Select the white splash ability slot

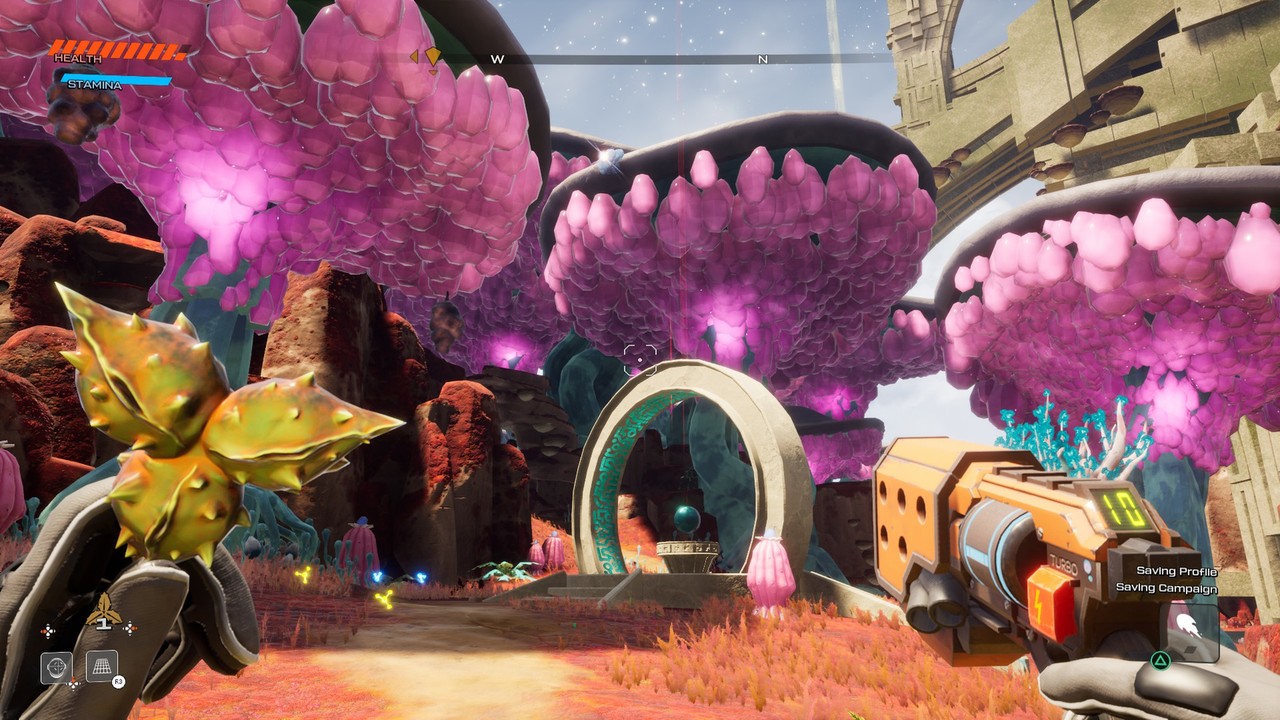(1188, 627)
